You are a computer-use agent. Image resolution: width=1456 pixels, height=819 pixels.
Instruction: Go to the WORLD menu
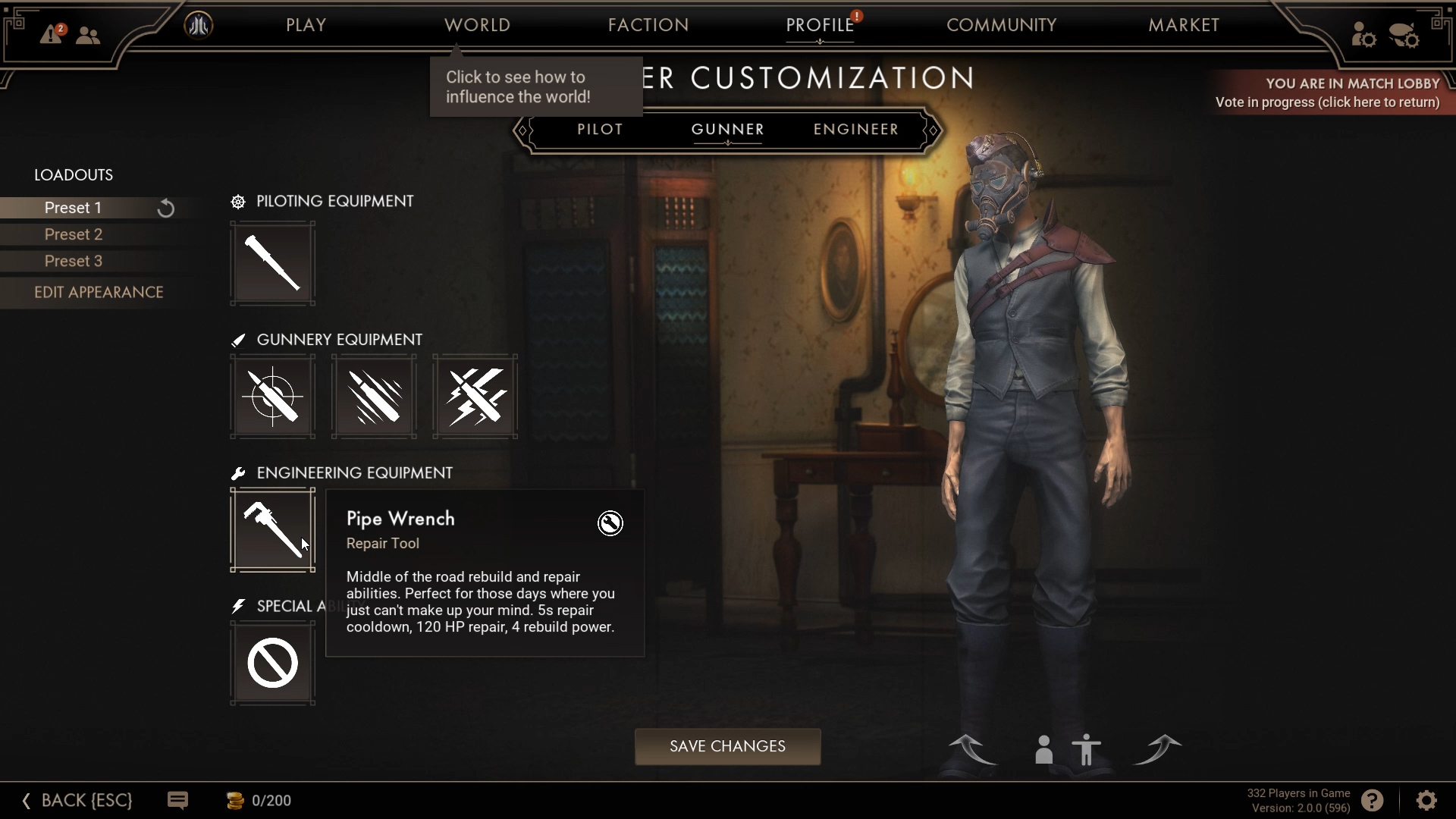point(477,25)
